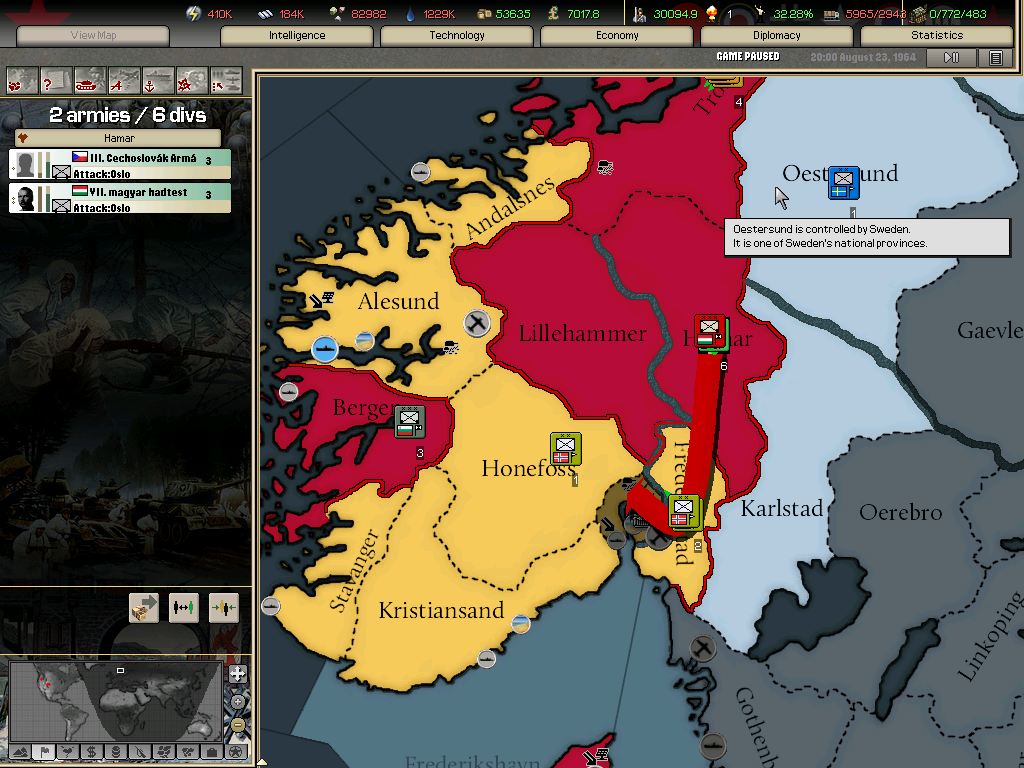1024x768 pixels.
Task: Open the air units plane icon list
Action: tap(124, 79)
